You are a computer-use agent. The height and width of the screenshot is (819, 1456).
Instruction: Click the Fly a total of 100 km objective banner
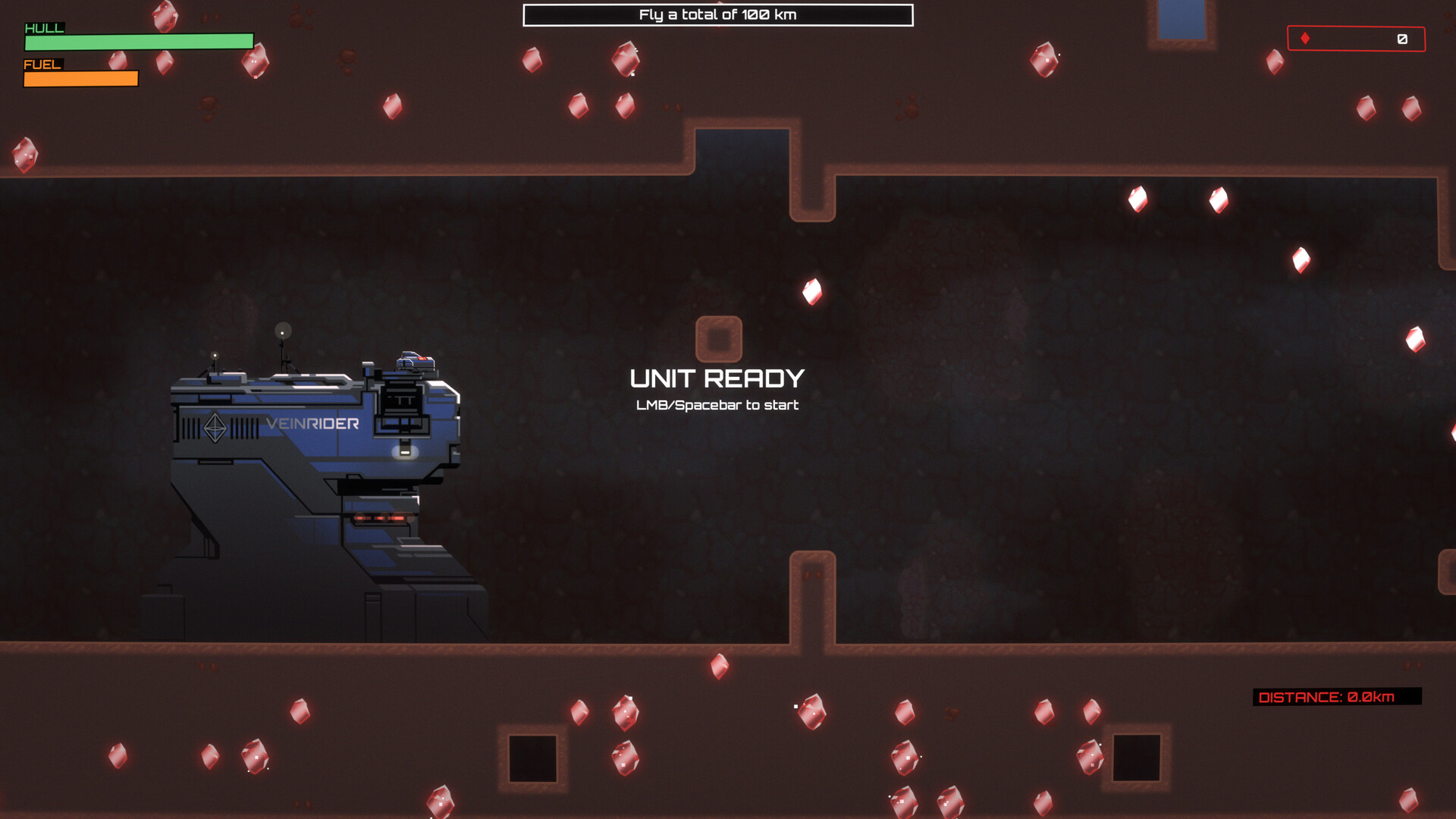[717, 13]
